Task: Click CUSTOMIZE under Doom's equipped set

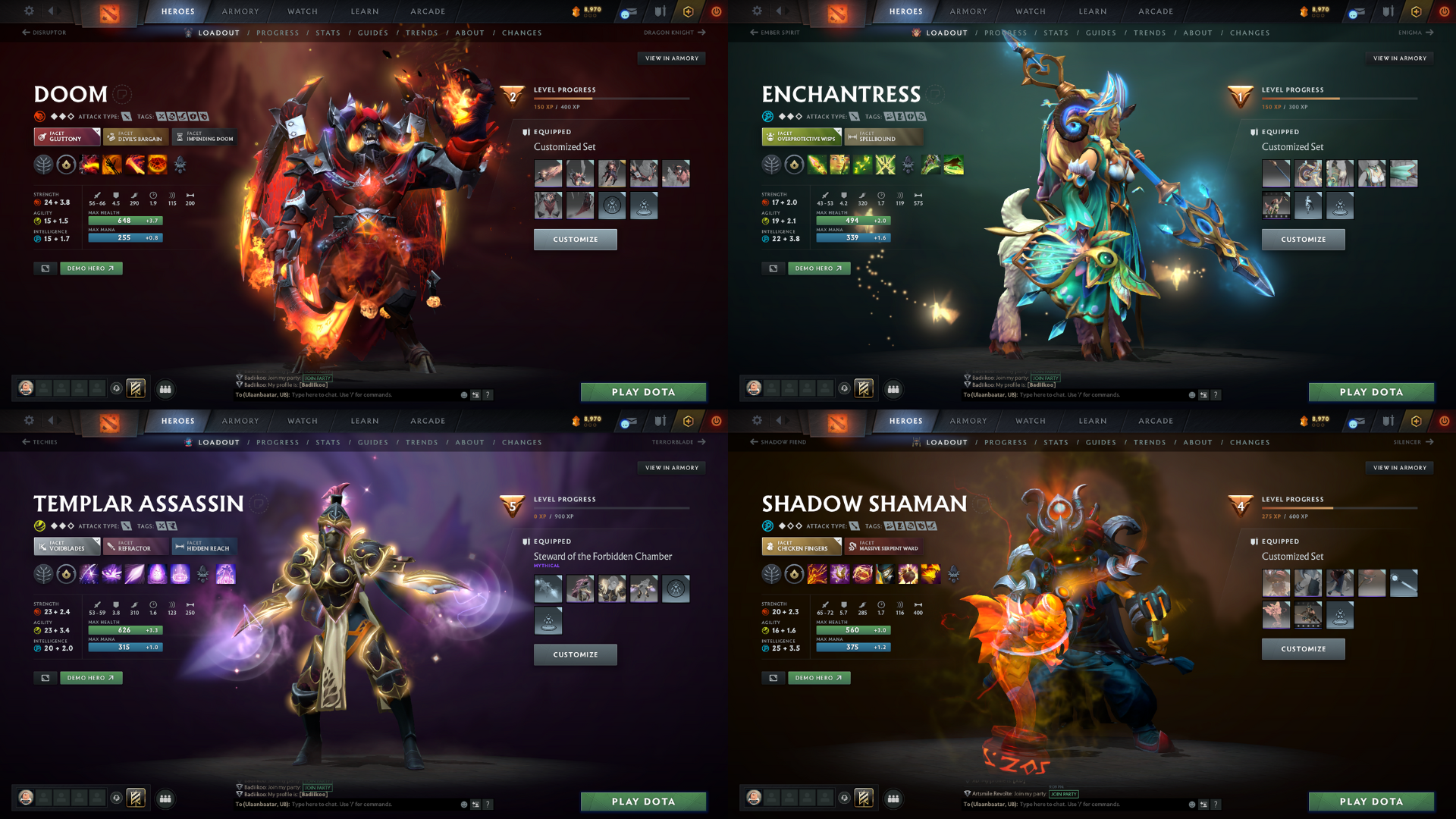Action: pos(576,239)
